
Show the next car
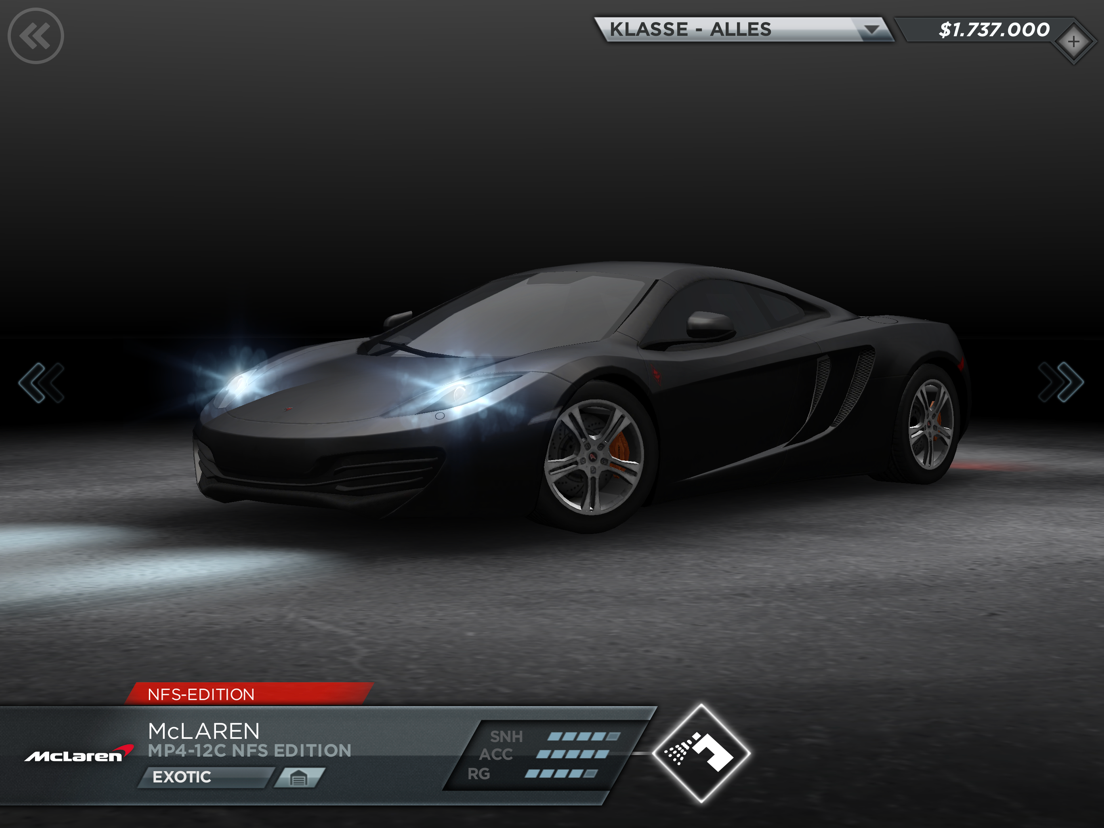[1060, 382]
